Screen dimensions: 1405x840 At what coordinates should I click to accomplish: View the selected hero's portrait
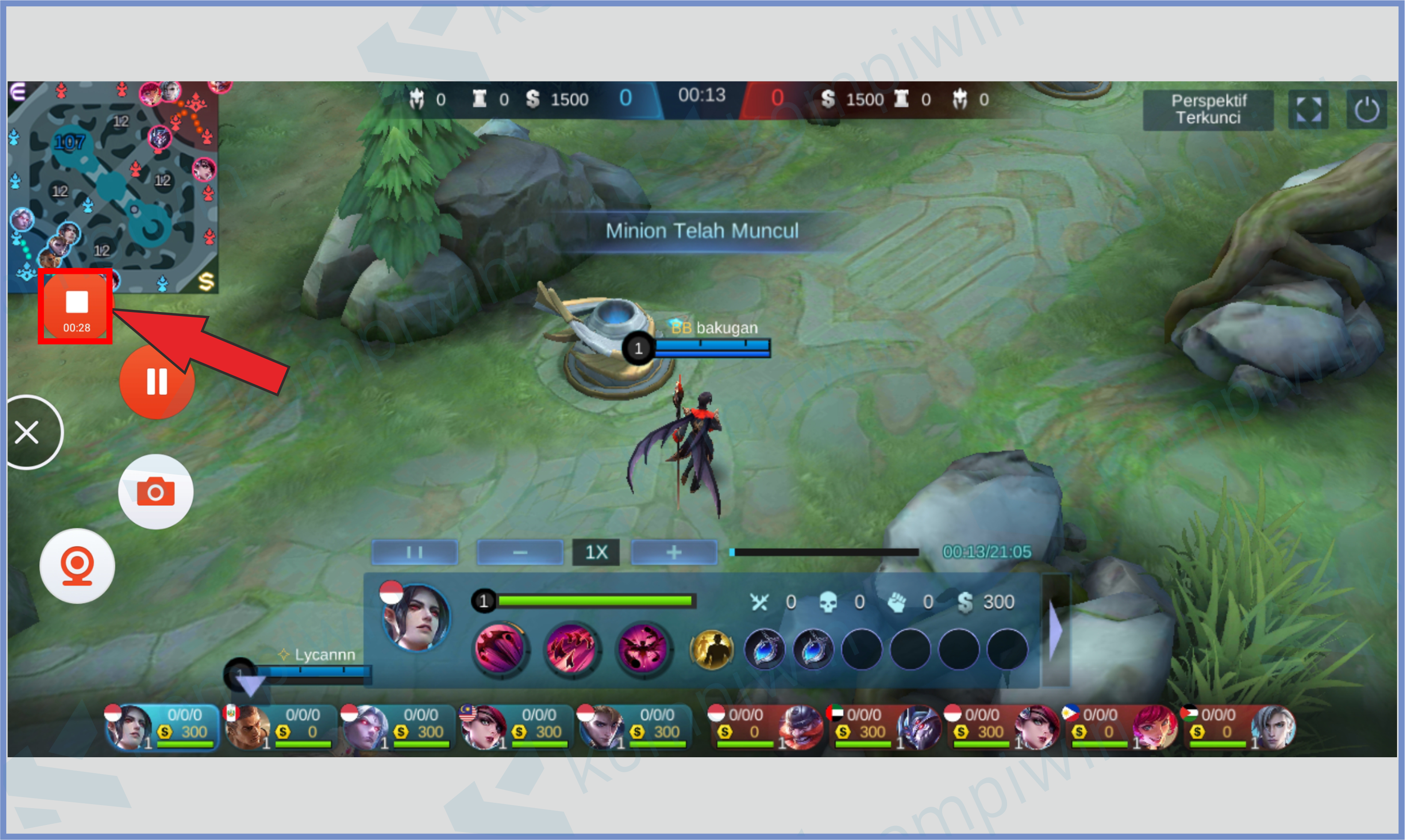click(x=416, y=617)
